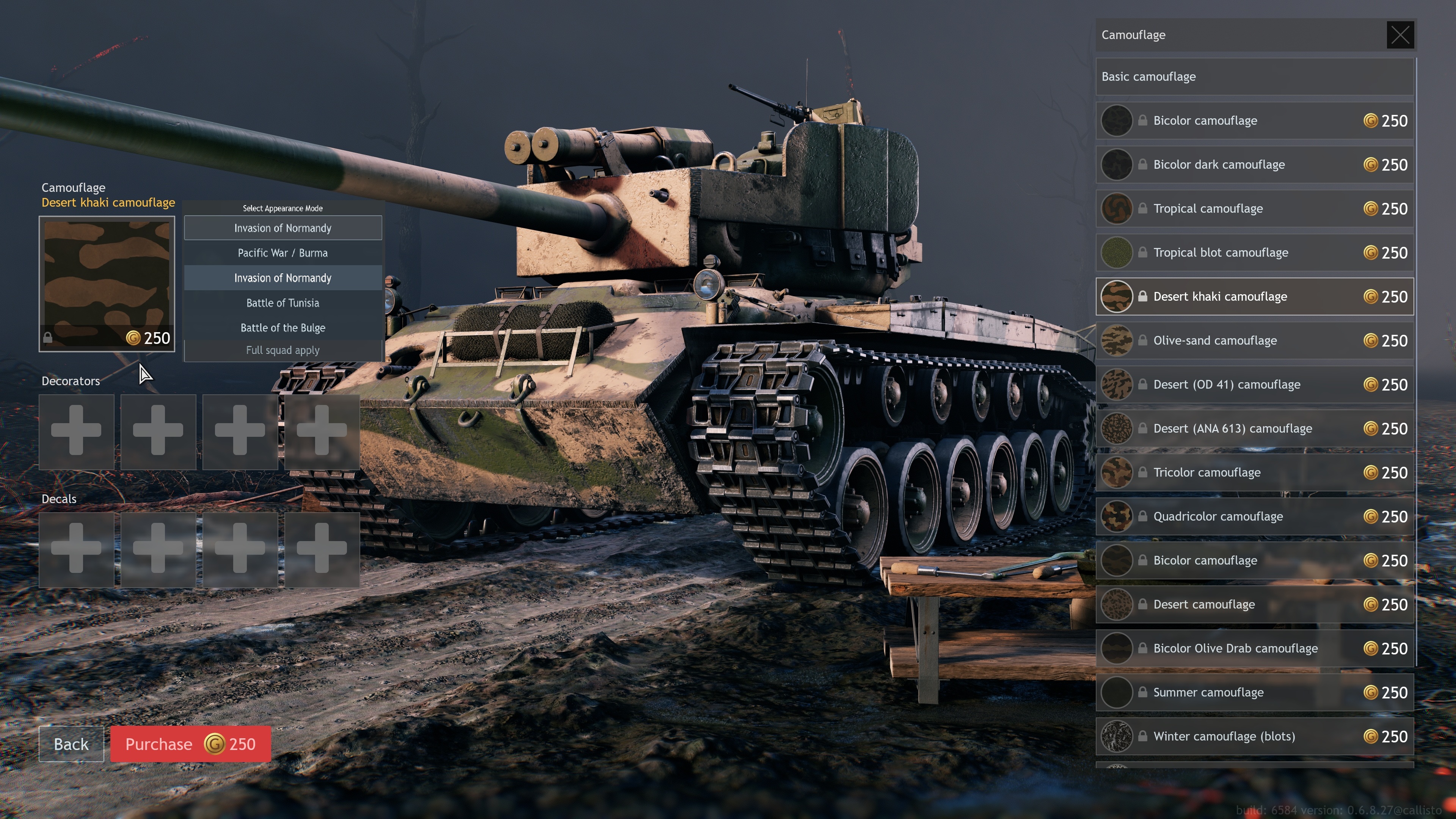Screen dimensions: 1456x819
Task: Click the Full squad apply option
Action: (x=282, y=350)
